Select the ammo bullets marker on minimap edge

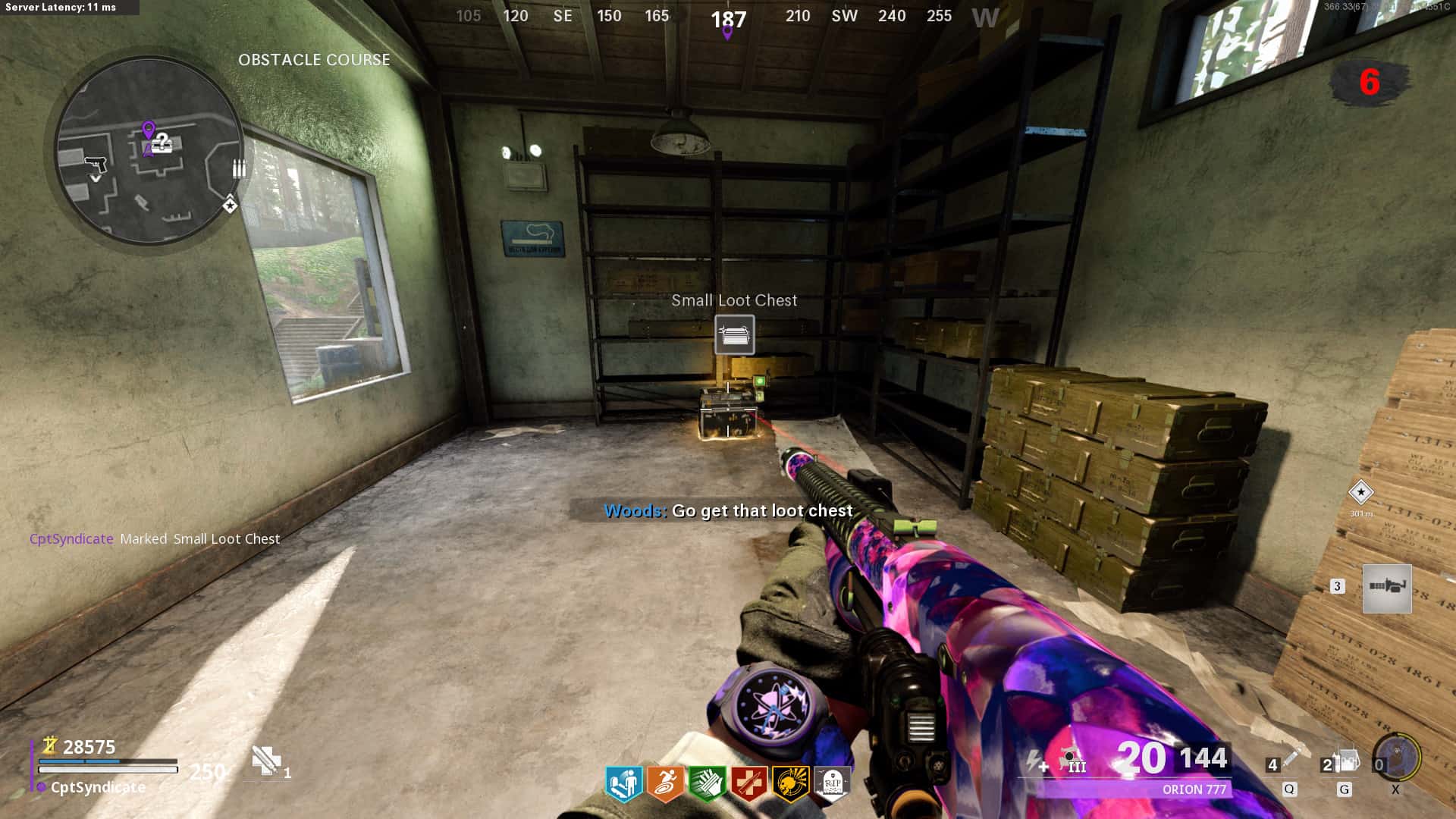(x=239, y=168)
